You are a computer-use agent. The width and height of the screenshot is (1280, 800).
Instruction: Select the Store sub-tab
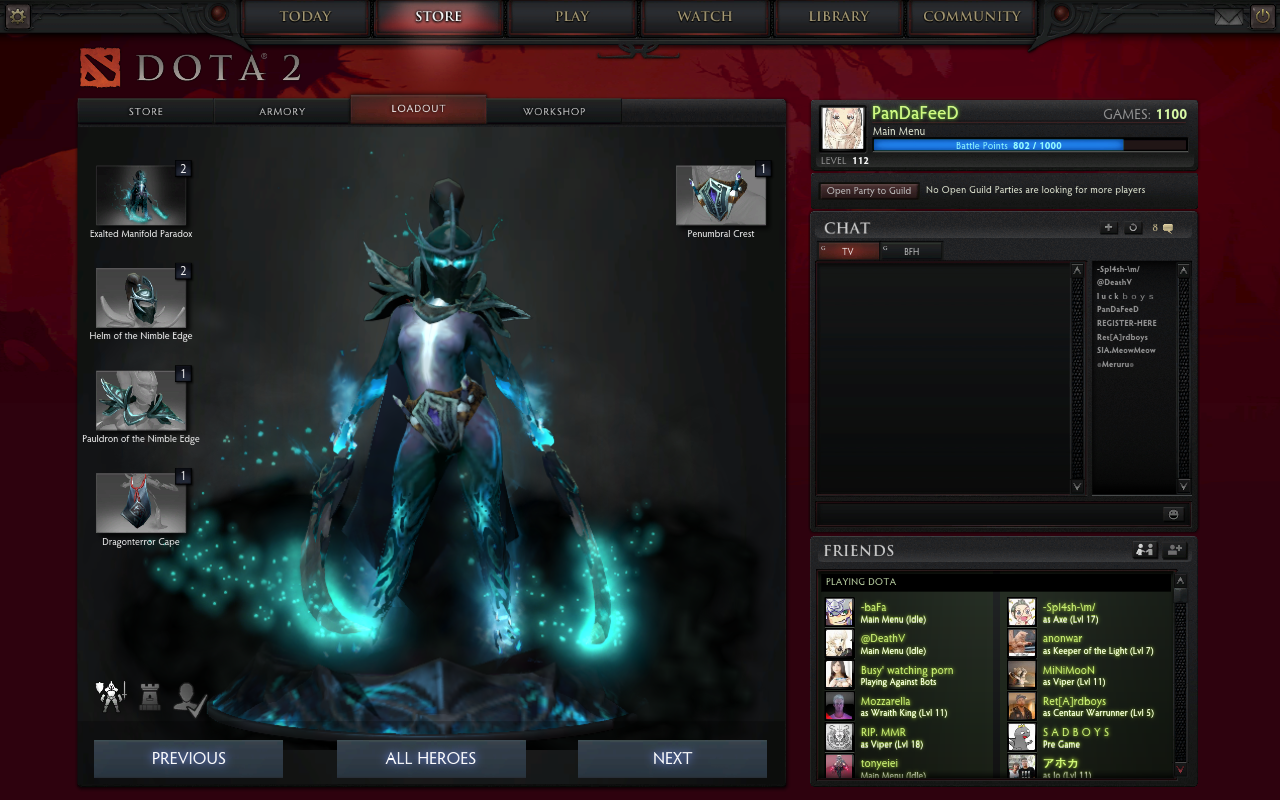146,111
